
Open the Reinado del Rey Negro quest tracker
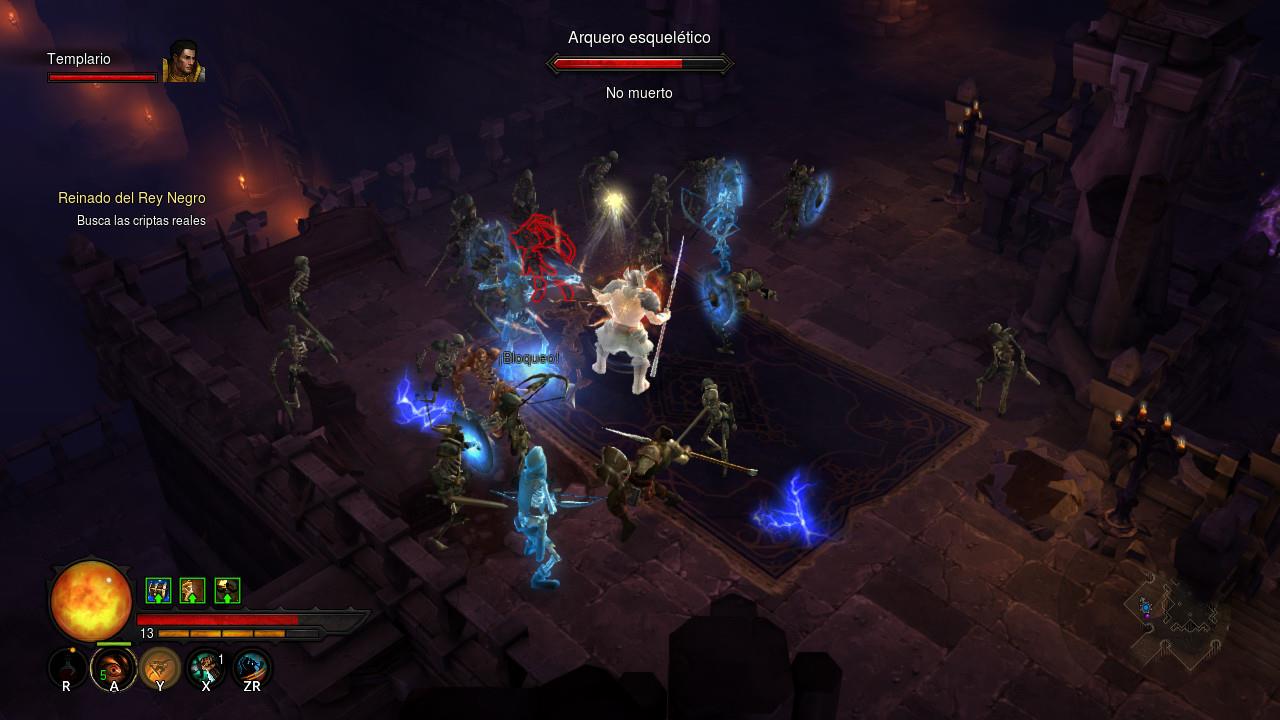131,198
